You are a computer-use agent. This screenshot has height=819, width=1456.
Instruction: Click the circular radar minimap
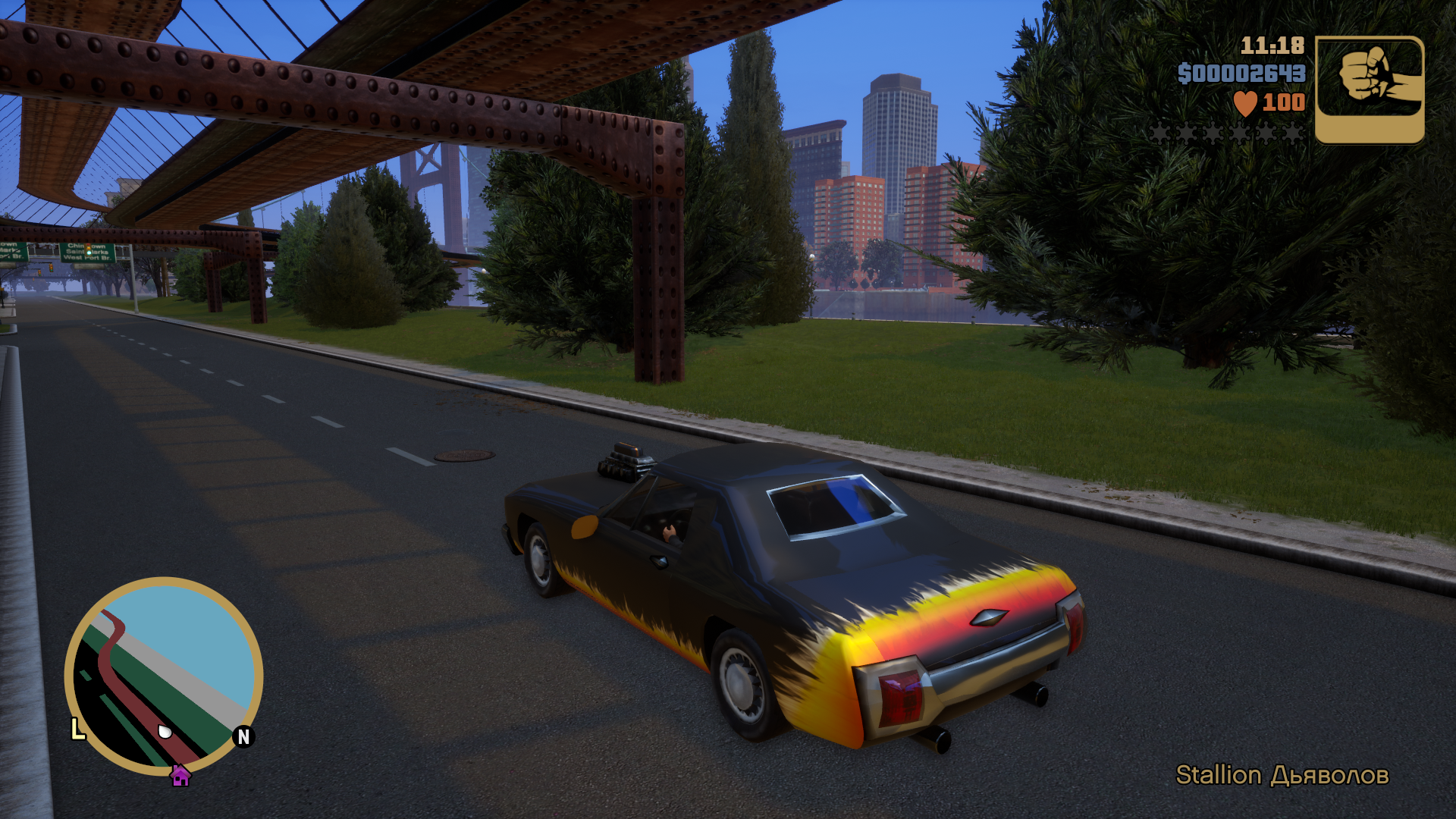pos(164,675)
